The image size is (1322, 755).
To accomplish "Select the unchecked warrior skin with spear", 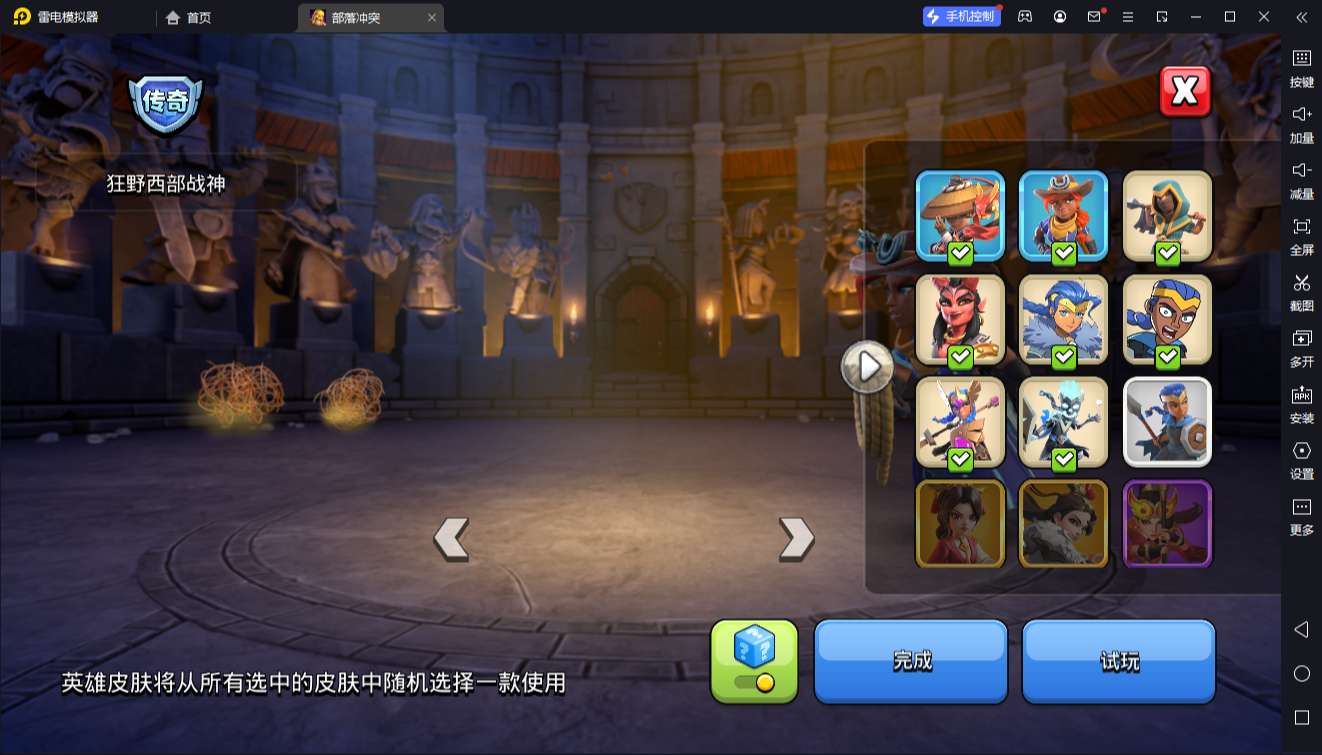I will (x=1167, y=423).
